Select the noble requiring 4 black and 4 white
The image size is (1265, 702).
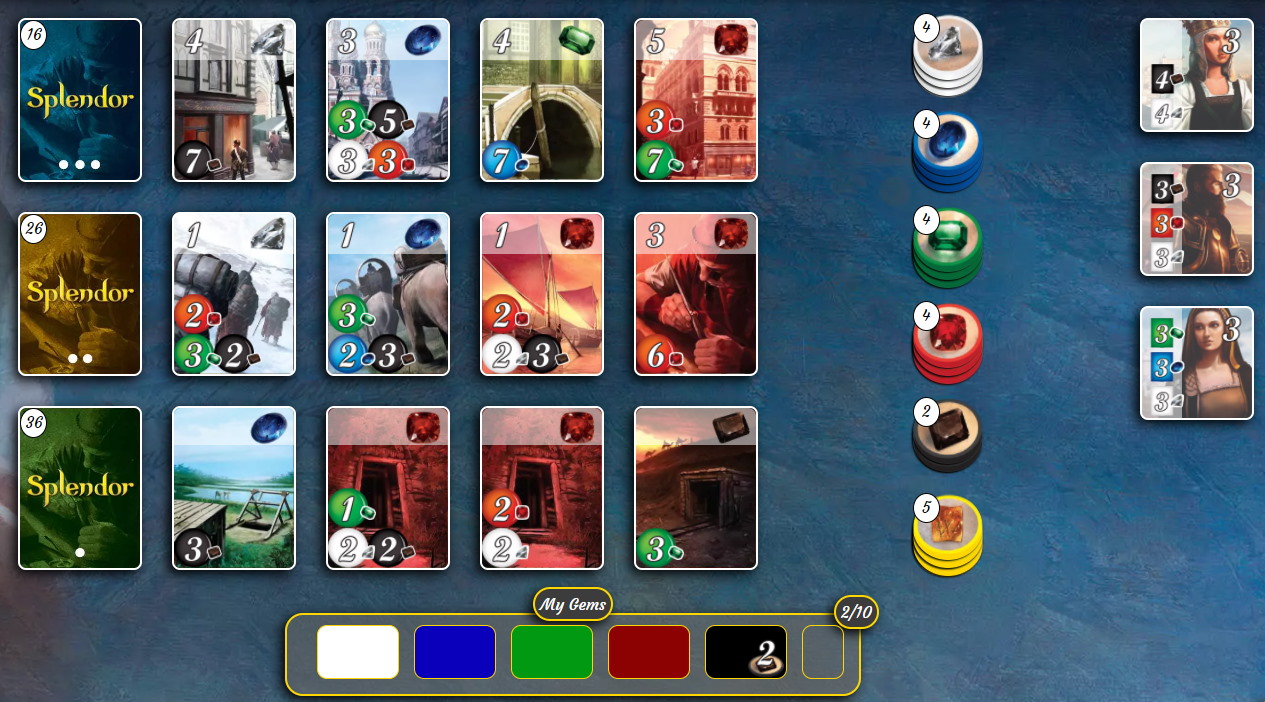[x=1196, y=75]
